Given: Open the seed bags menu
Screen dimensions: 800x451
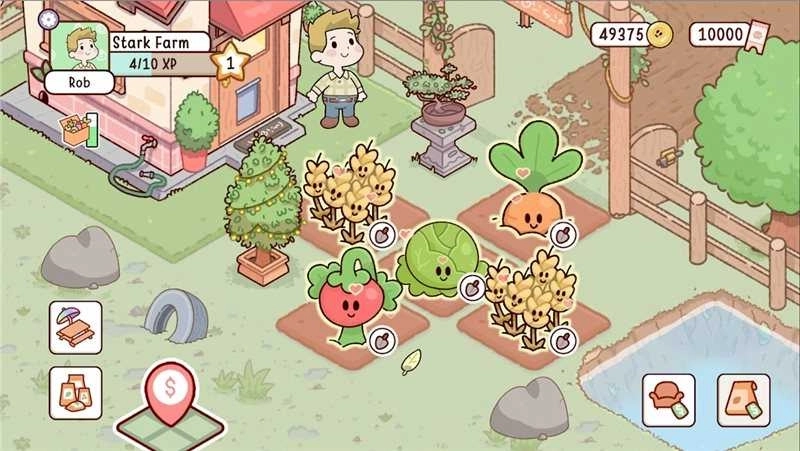Looking at the screenshot, I should tap(76, 392).
